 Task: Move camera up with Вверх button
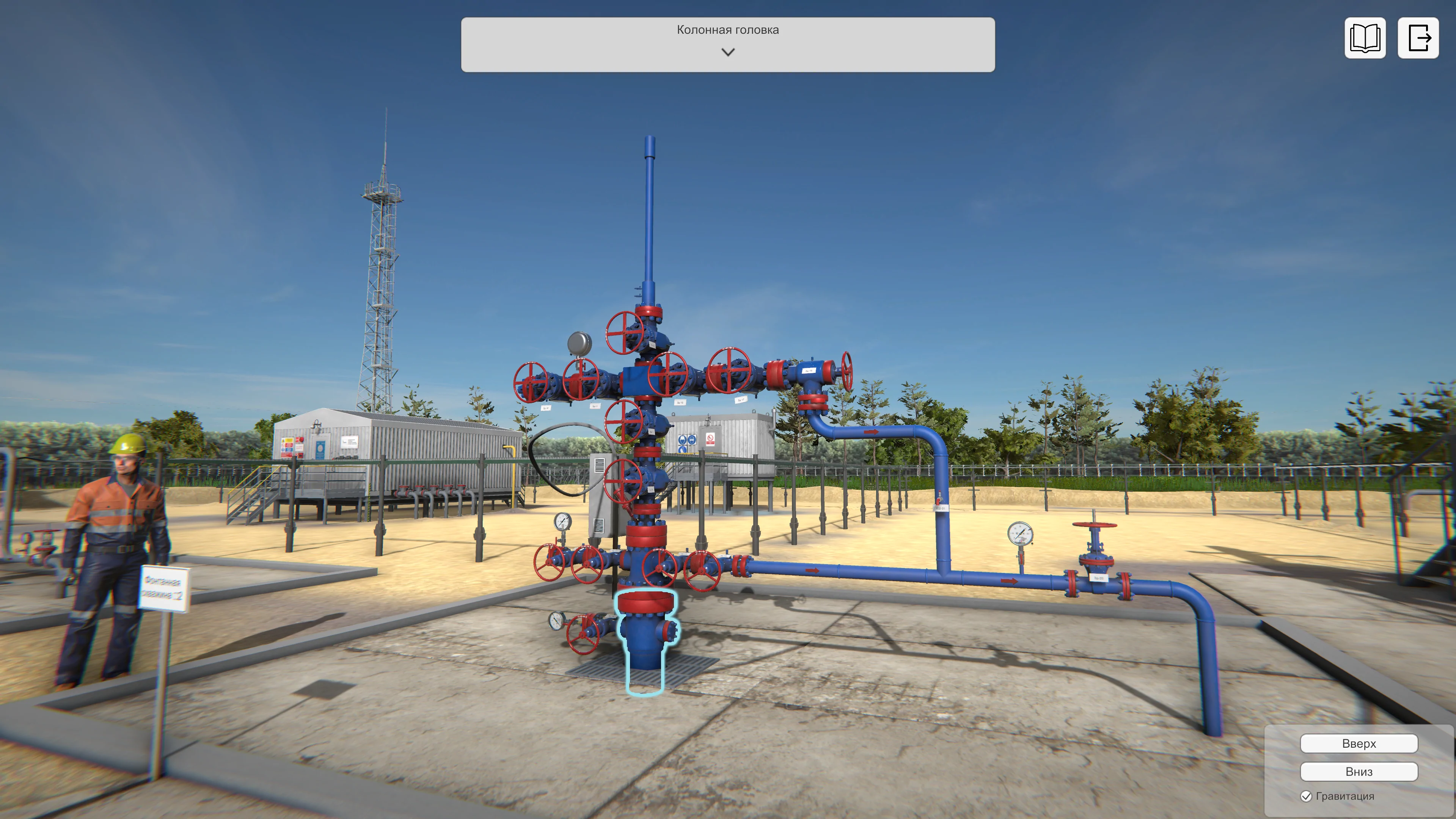1358,743
